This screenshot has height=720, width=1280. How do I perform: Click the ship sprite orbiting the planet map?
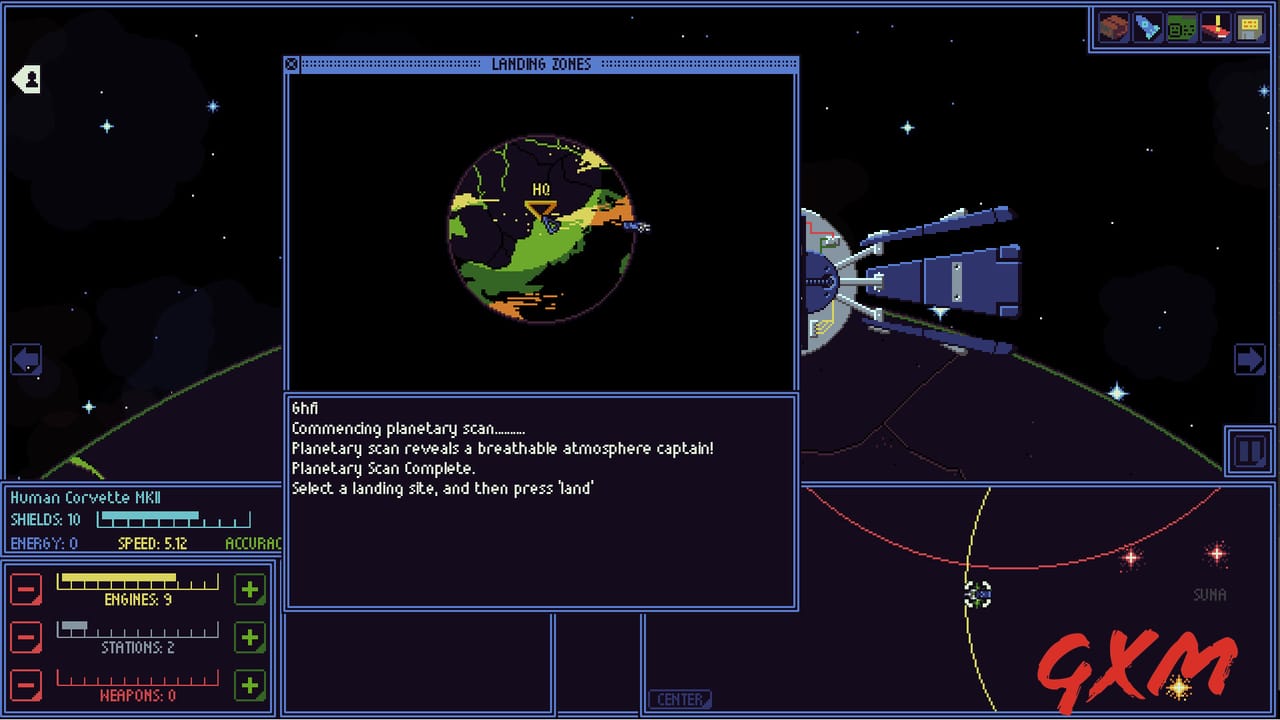pos(637,227)
